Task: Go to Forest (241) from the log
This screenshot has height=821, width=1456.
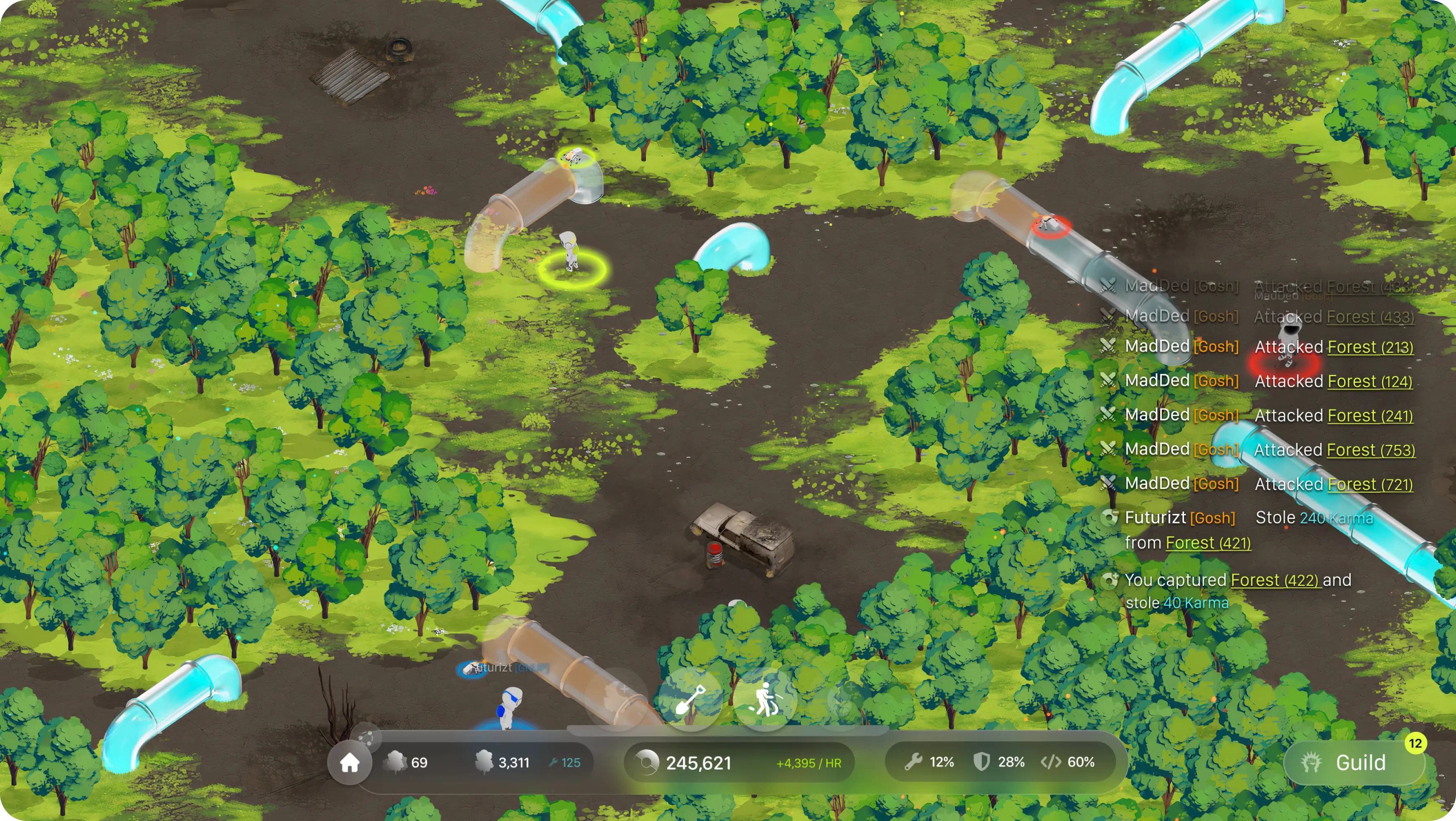Action: 1369,416
